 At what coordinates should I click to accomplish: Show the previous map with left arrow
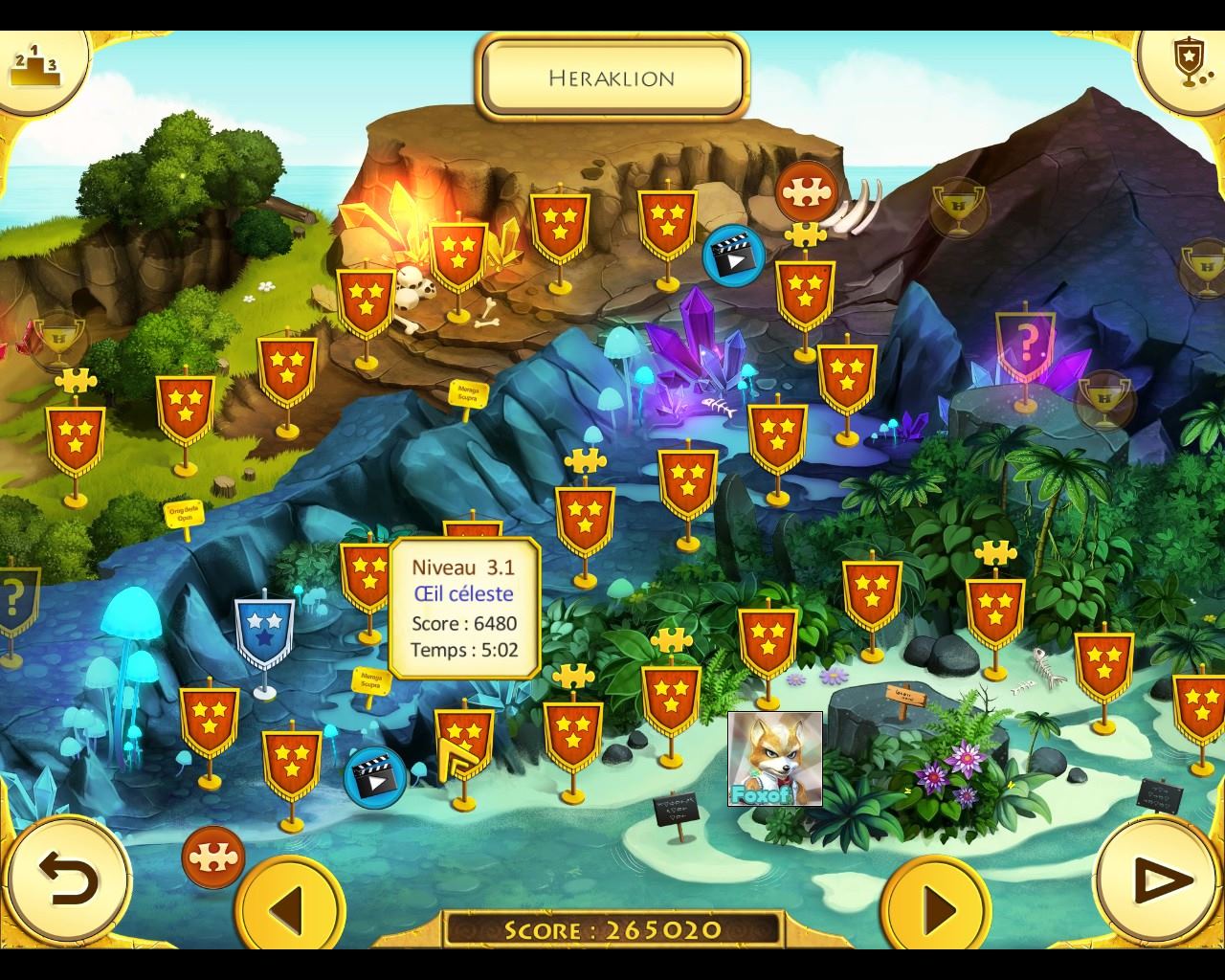pos(290,904)
